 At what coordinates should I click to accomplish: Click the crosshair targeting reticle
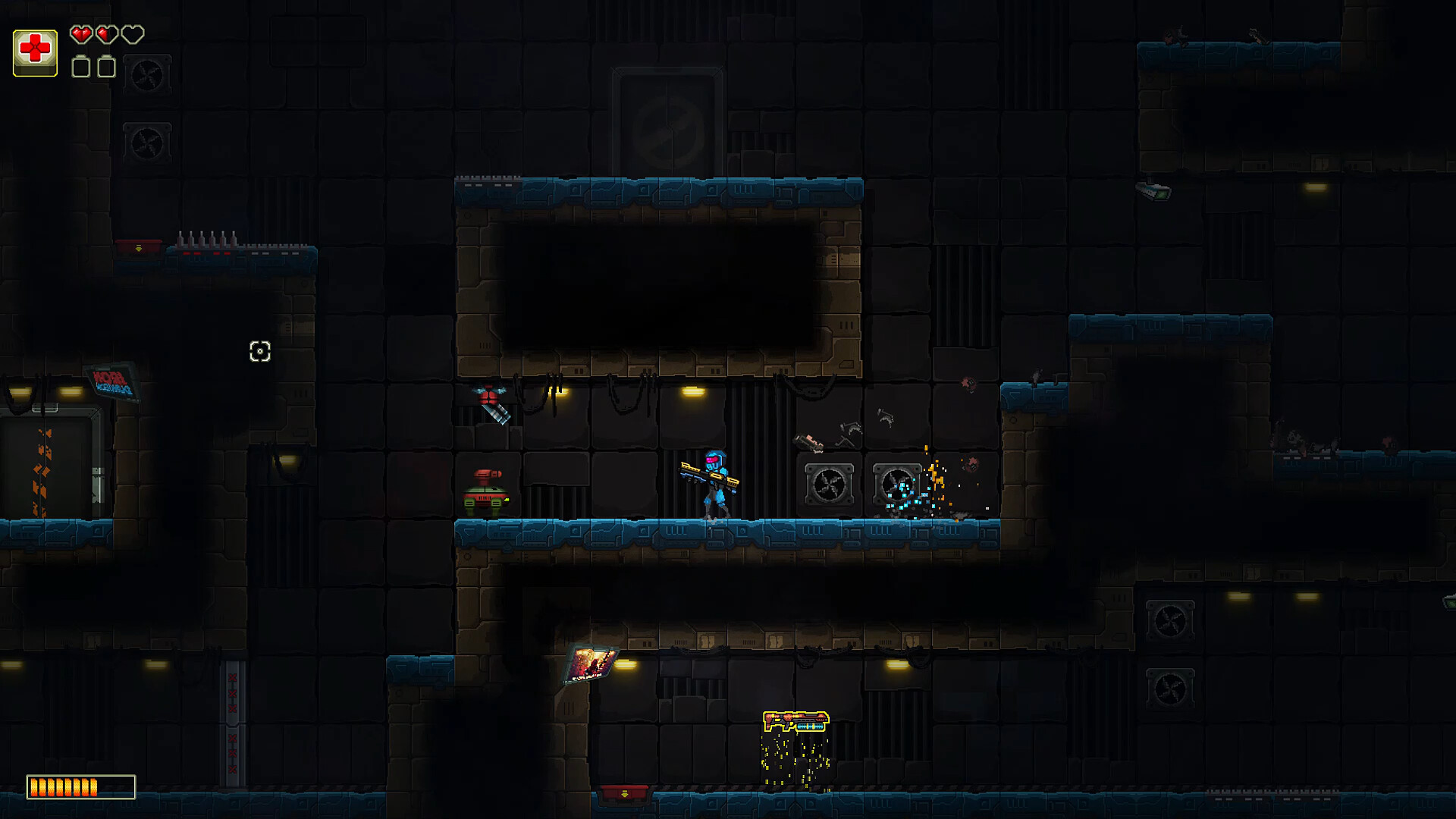(260, 351)
